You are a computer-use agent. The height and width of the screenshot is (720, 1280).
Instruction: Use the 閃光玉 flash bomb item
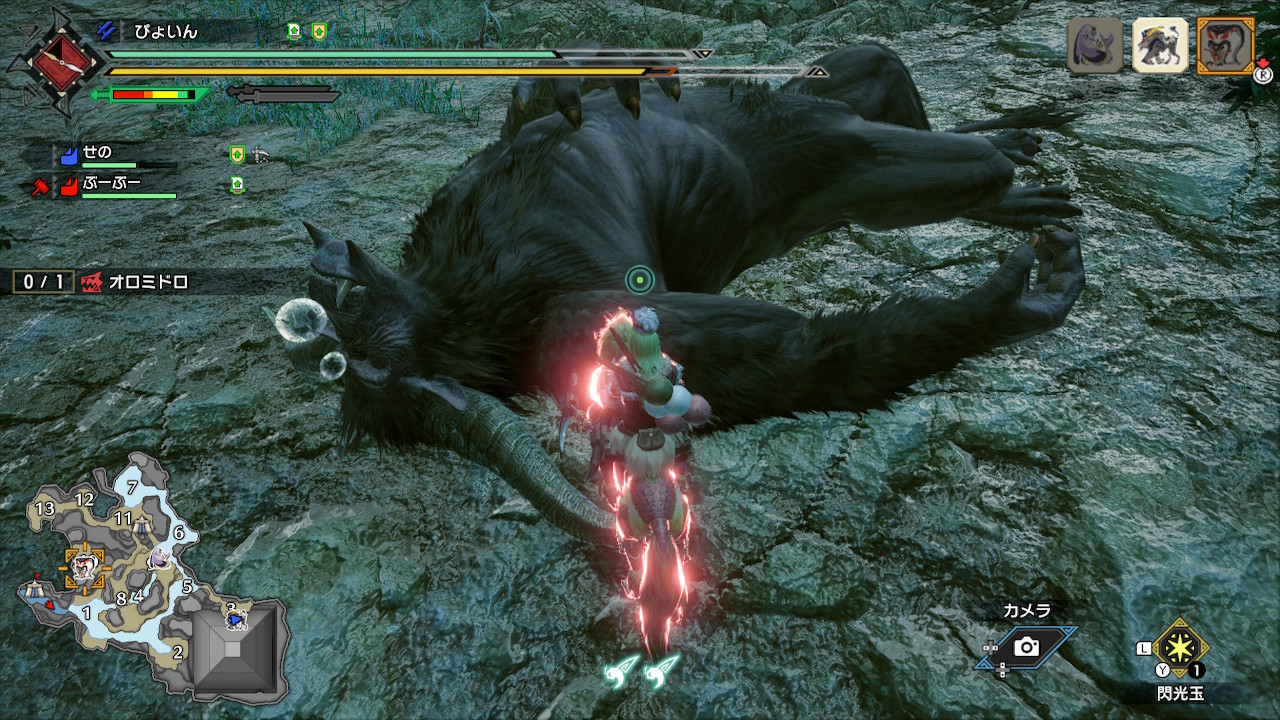tap(1181, 647)
